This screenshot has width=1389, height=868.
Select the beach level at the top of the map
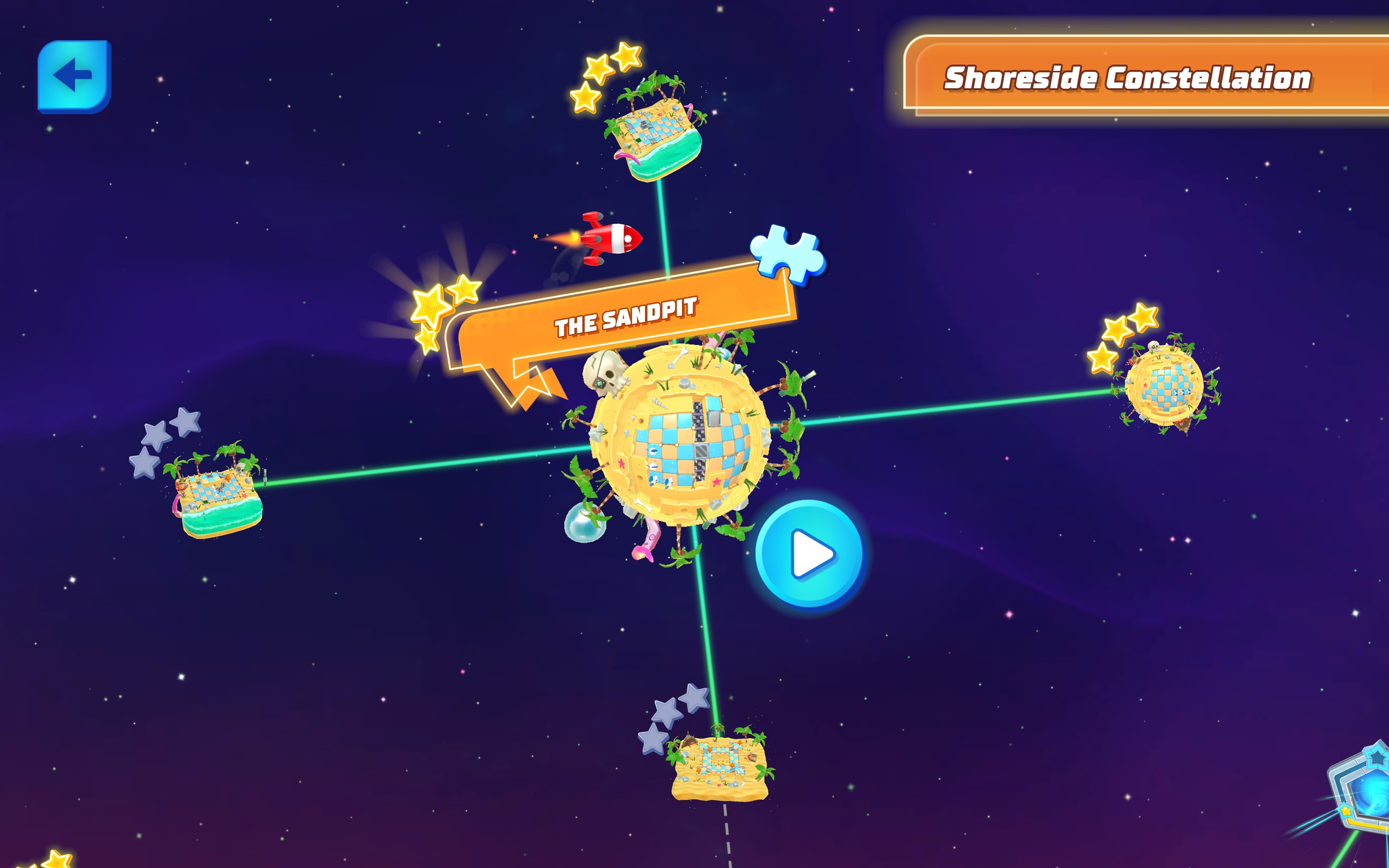click(654, 129)
